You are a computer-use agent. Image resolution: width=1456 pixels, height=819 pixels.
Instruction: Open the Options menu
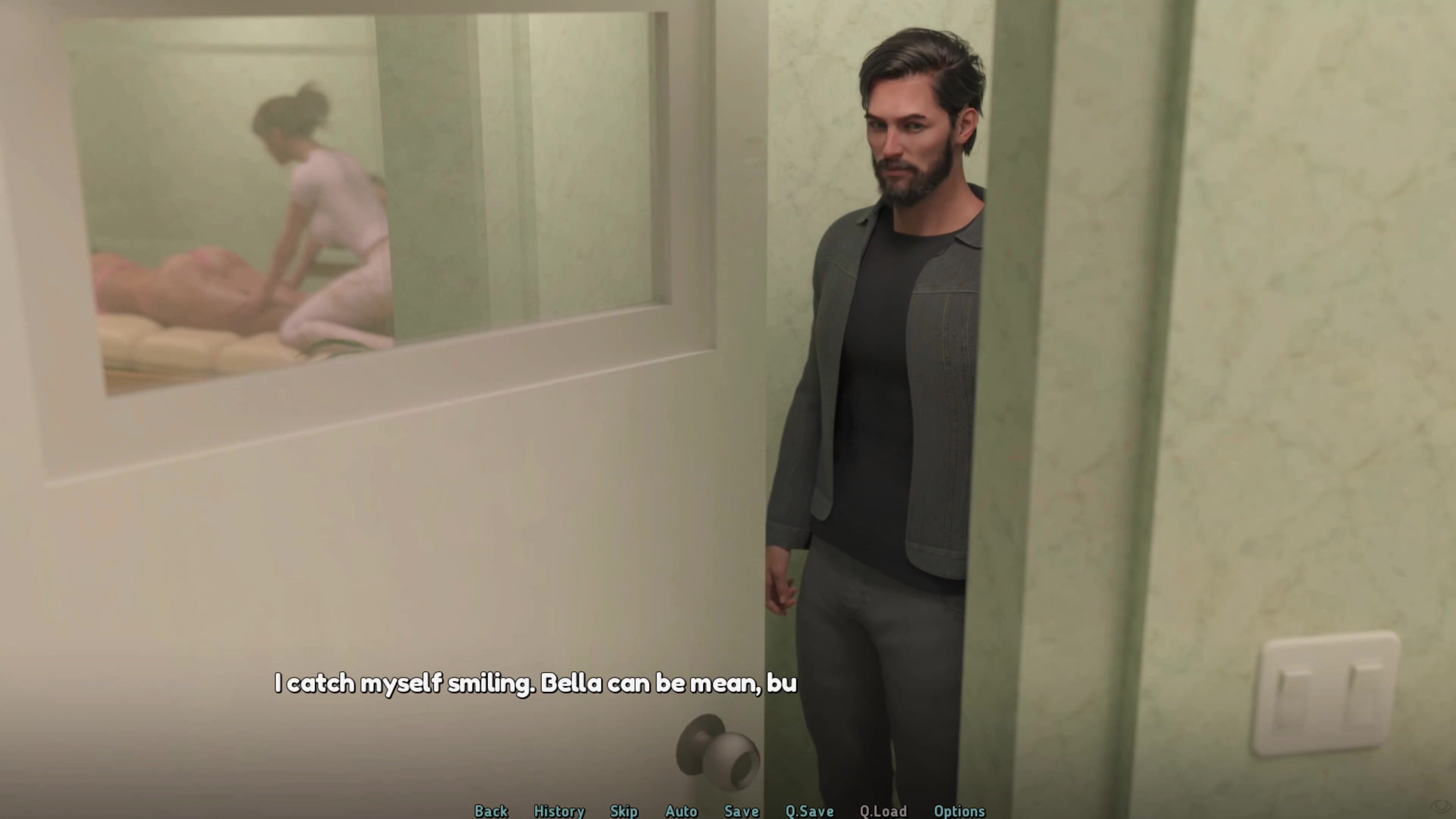coord(959,811)
